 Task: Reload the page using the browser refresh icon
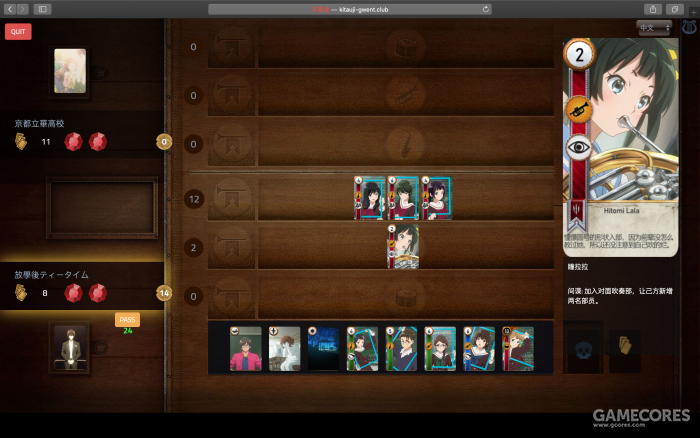(x=486, y=8)
